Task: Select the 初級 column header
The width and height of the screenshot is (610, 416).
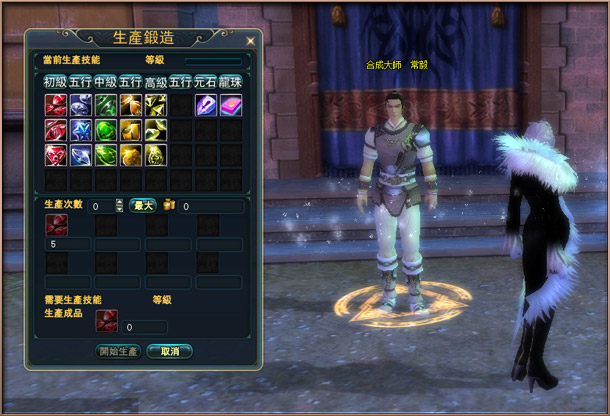Action: 55,81
